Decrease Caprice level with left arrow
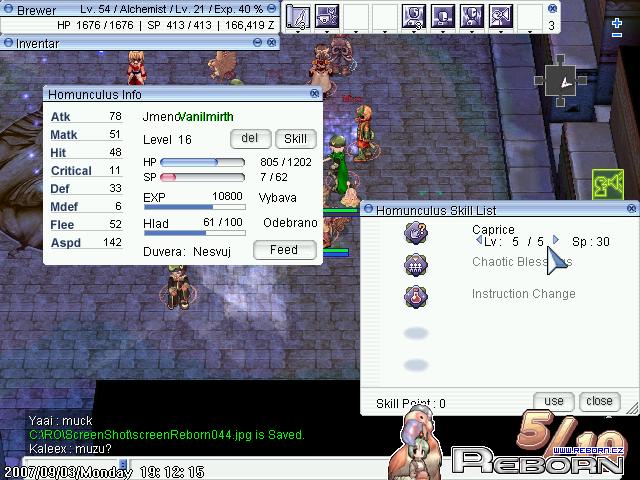640x480 pixels. tap(479, 241)
